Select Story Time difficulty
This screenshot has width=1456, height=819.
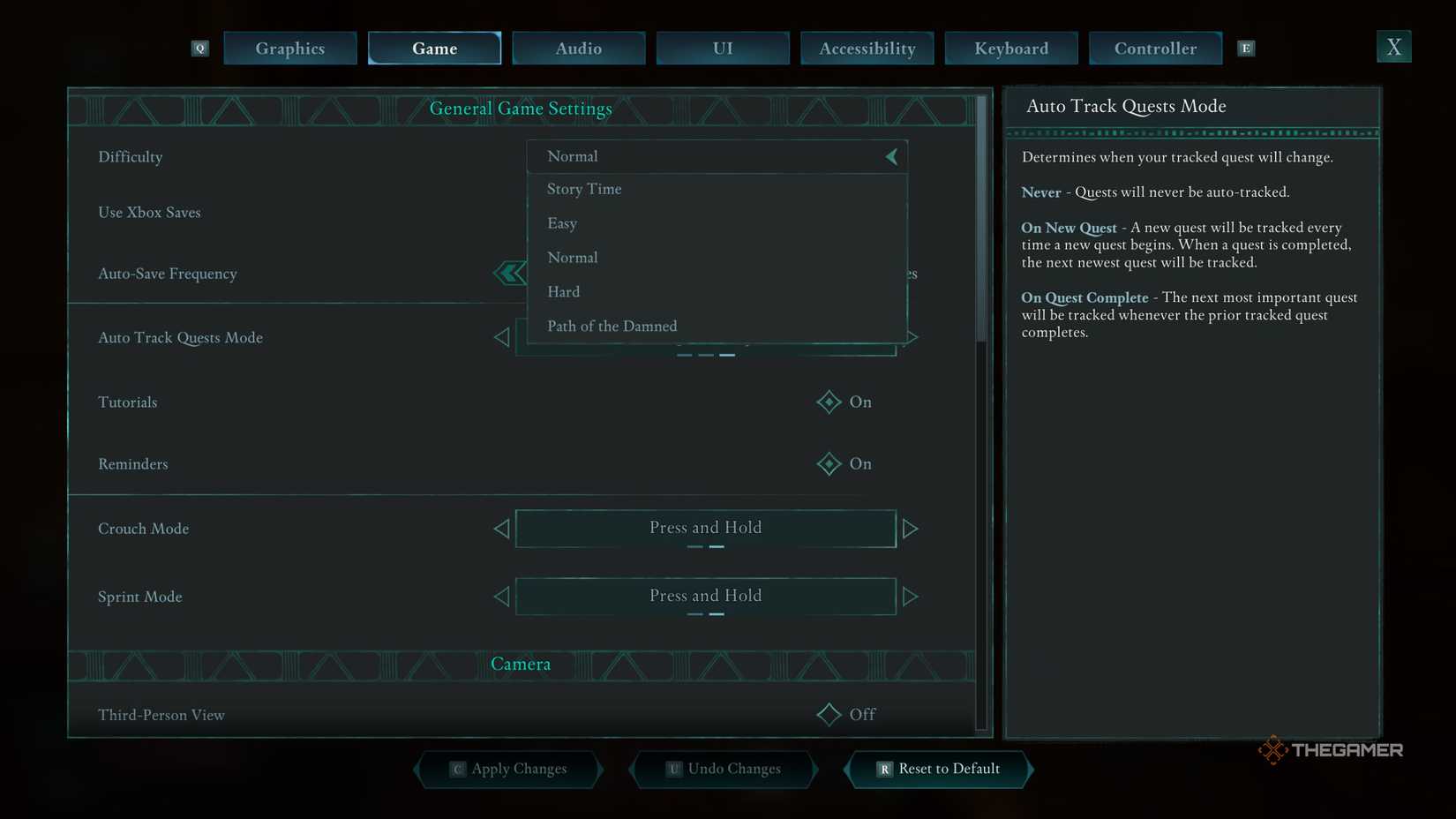coord(584,189)
